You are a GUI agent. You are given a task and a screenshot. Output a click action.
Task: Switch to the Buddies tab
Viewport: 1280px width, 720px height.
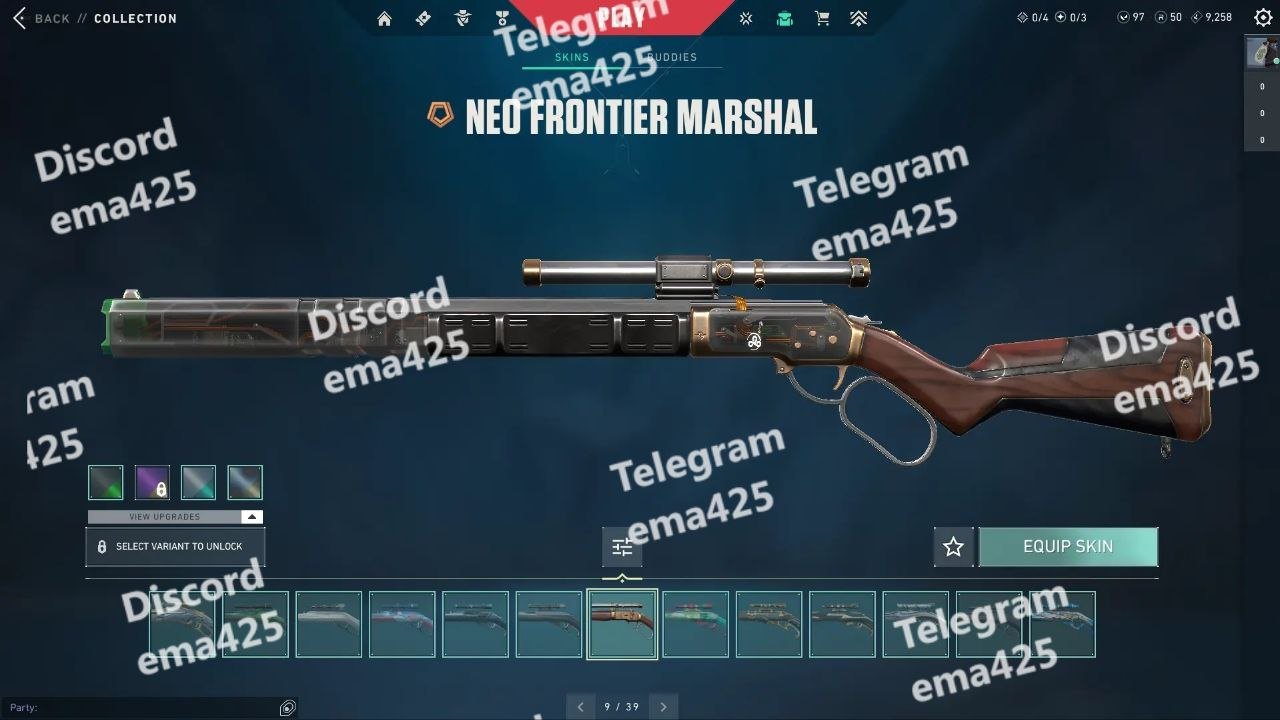point(671,57)
